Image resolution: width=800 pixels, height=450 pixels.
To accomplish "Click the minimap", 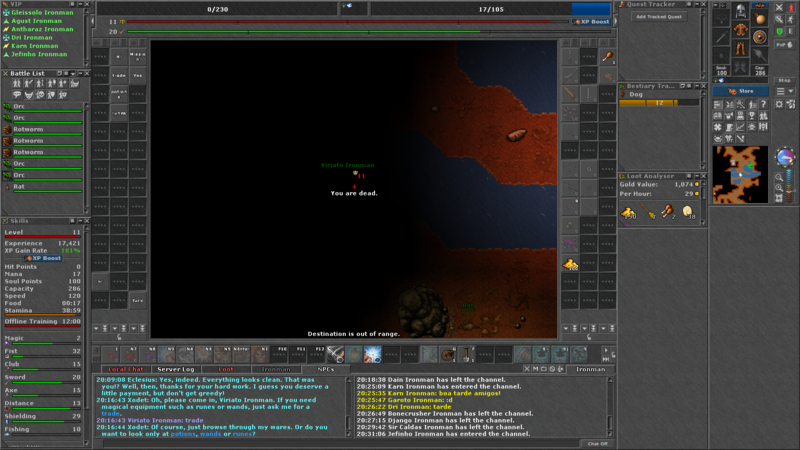I will (x=741, y=175).
